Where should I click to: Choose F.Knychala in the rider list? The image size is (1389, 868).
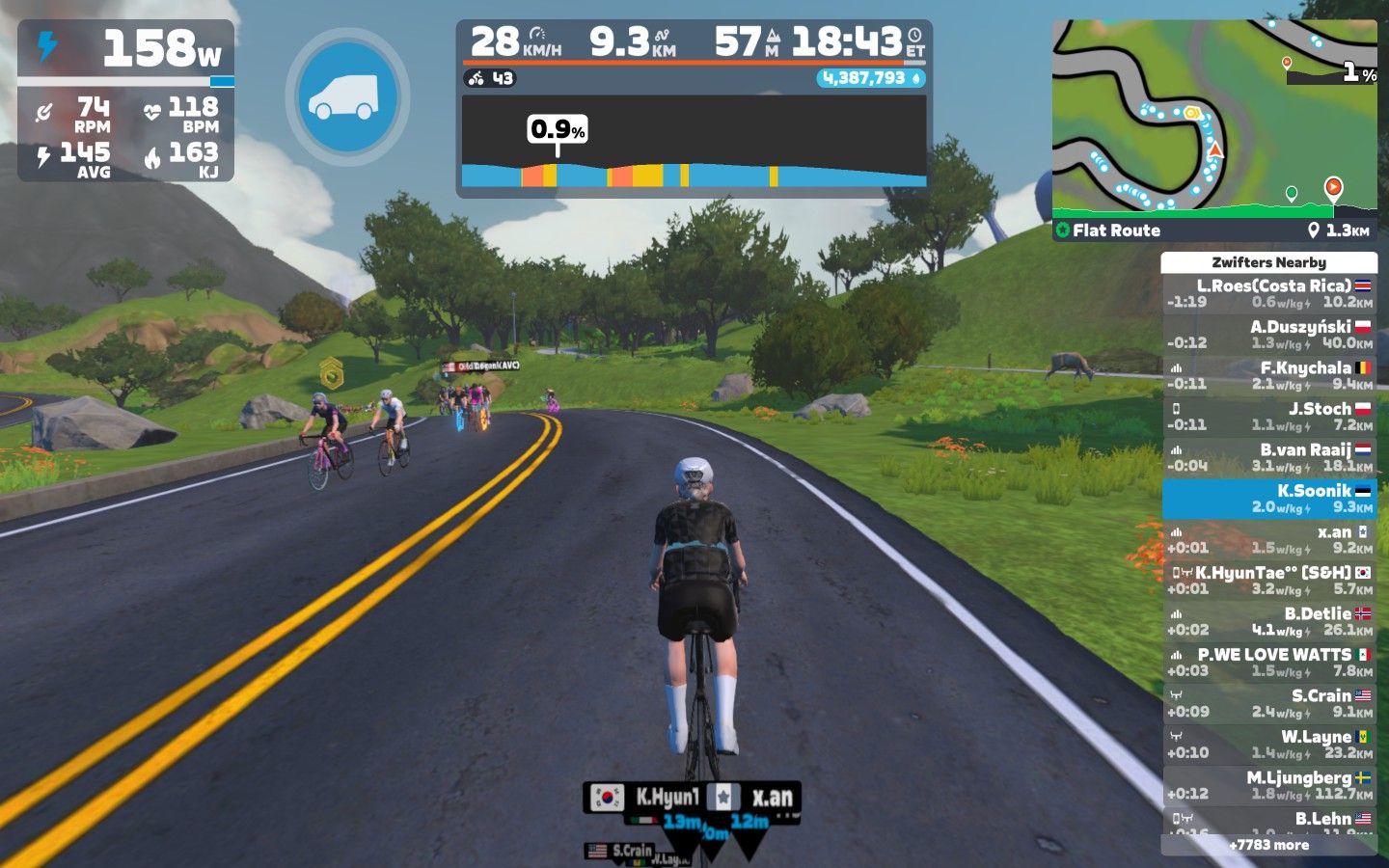click(1268, 375)
